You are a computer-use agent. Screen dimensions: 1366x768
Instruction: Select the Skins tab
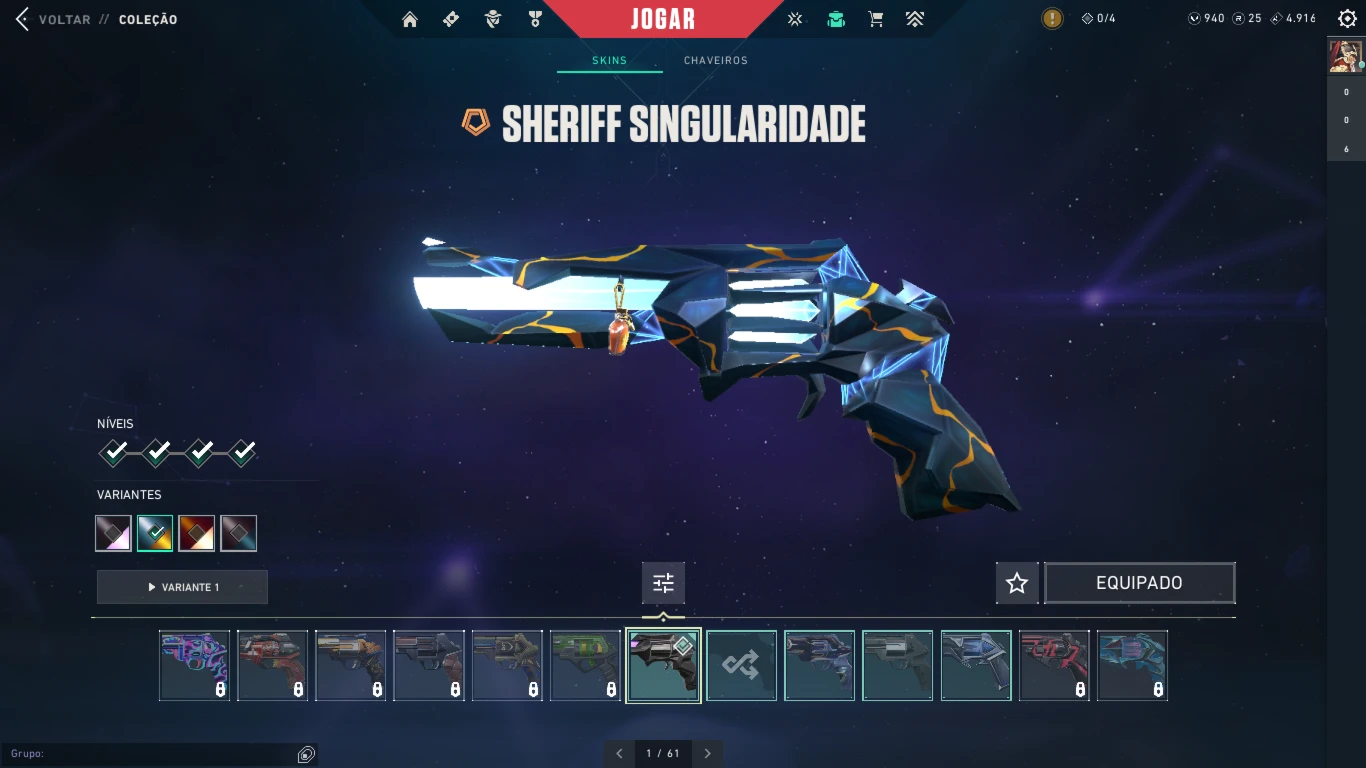pyautogui.click(x=609, y=60)
